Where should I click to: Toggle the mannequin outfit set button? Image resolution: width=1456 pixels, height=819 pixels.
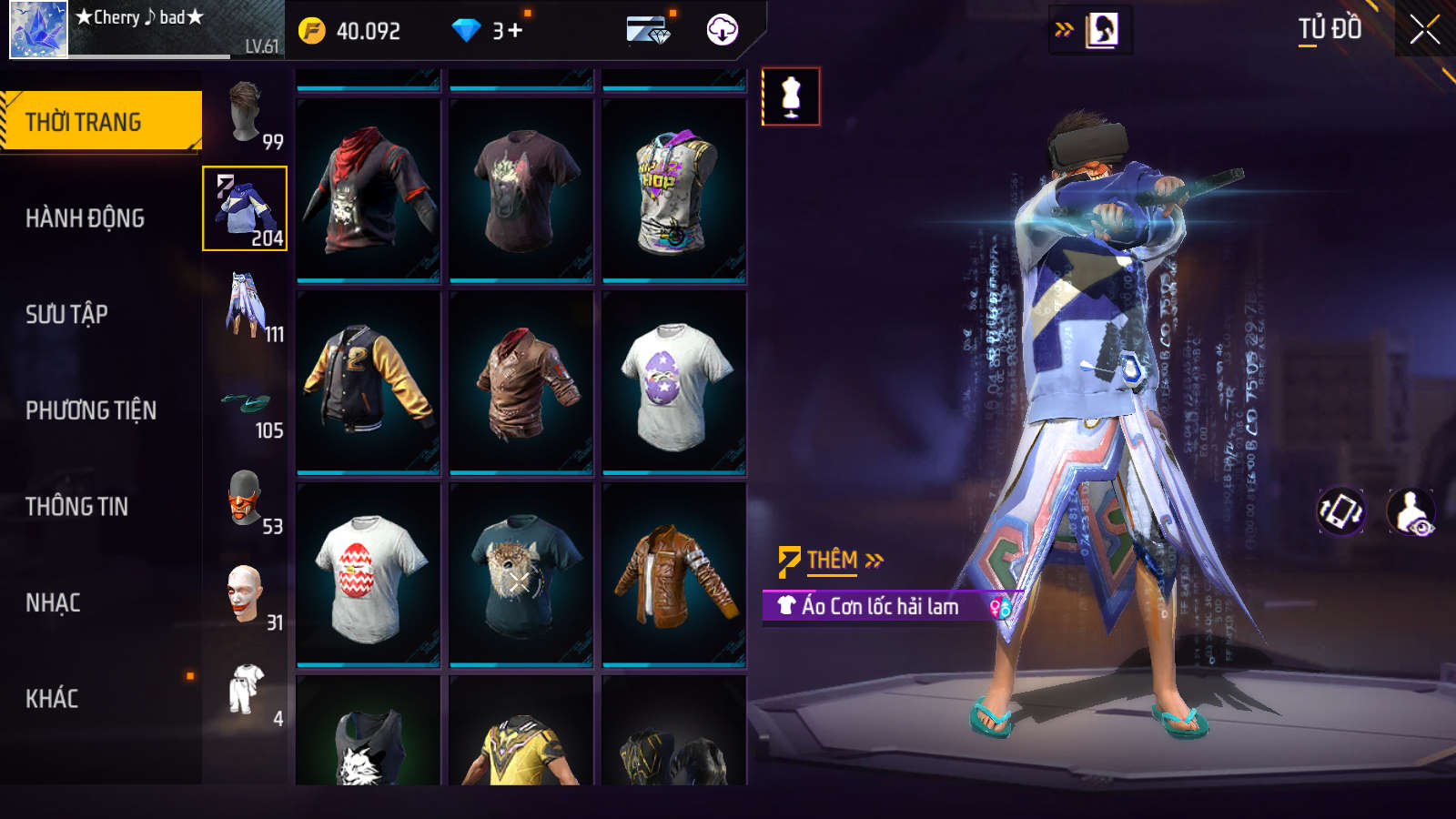[x=791, y=96]
